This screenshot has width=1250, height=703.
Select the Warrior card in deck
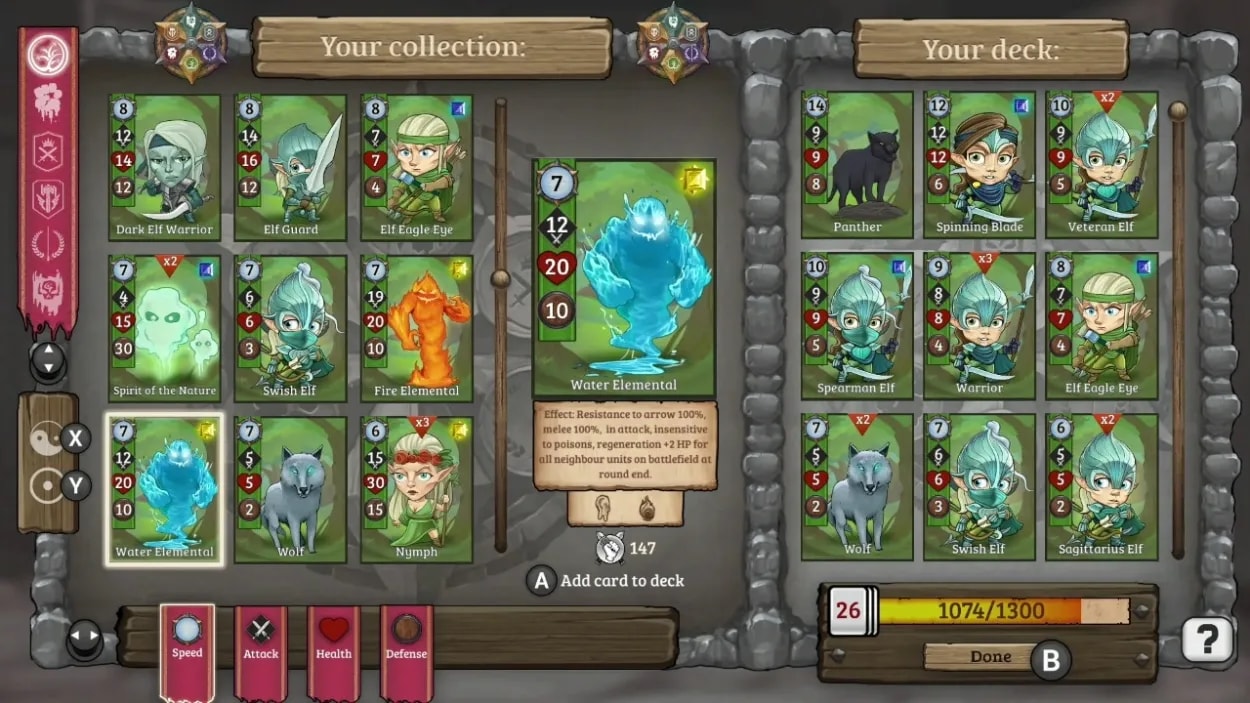coord(980,325)
